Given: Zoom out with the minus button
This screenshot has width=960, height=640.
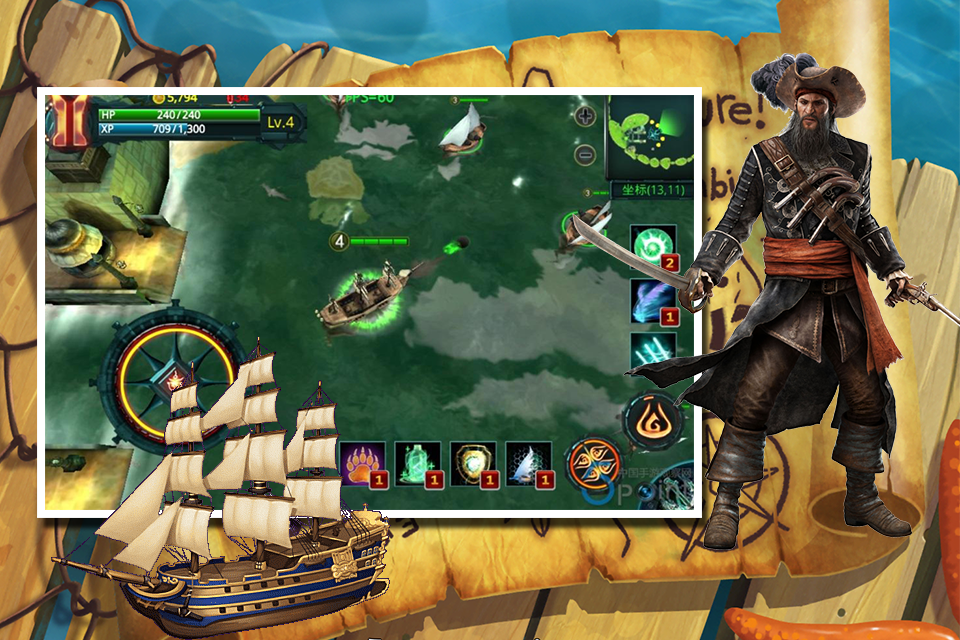Looking at the screenshot, I should pos(587,155).
